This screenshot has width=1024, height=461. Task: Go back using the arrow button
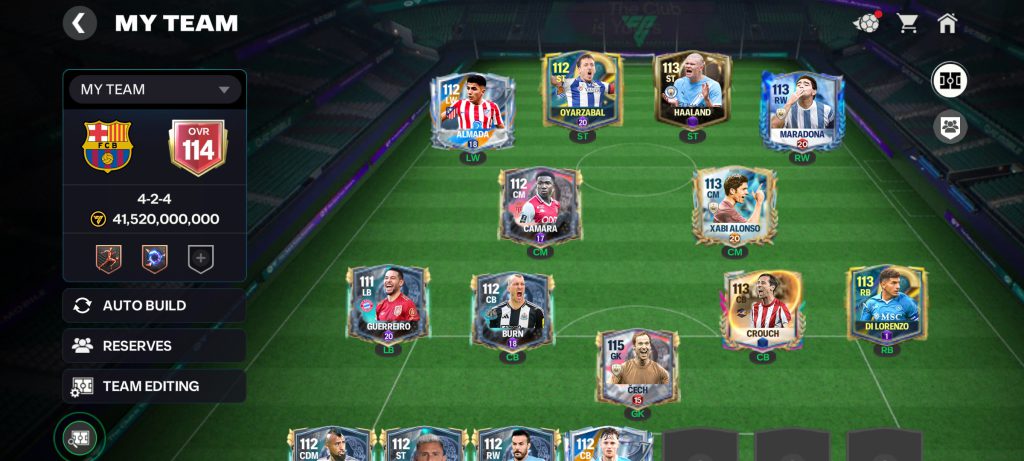[x=80, y=23]
